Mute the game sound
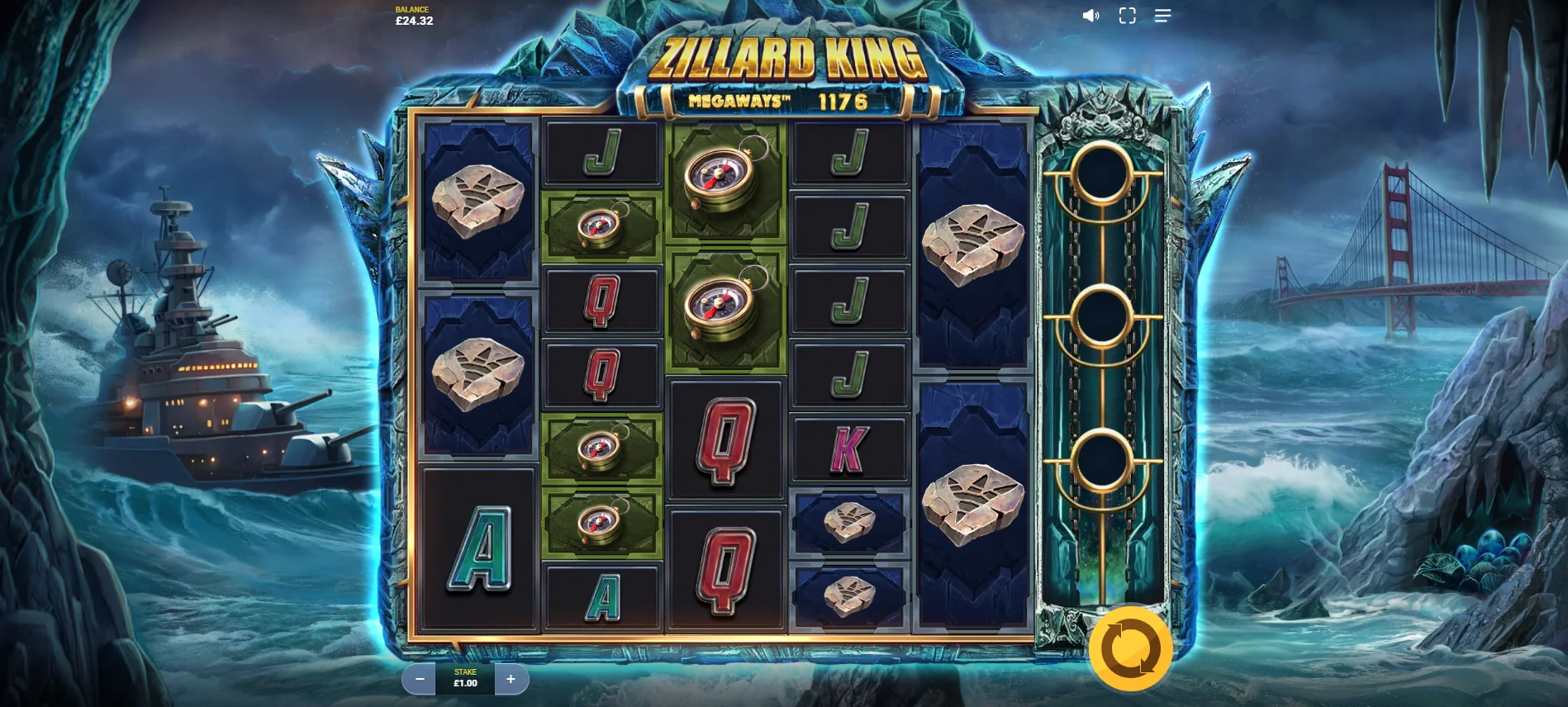This screenshot has width=1568, height=707. tap(1090, 16)
